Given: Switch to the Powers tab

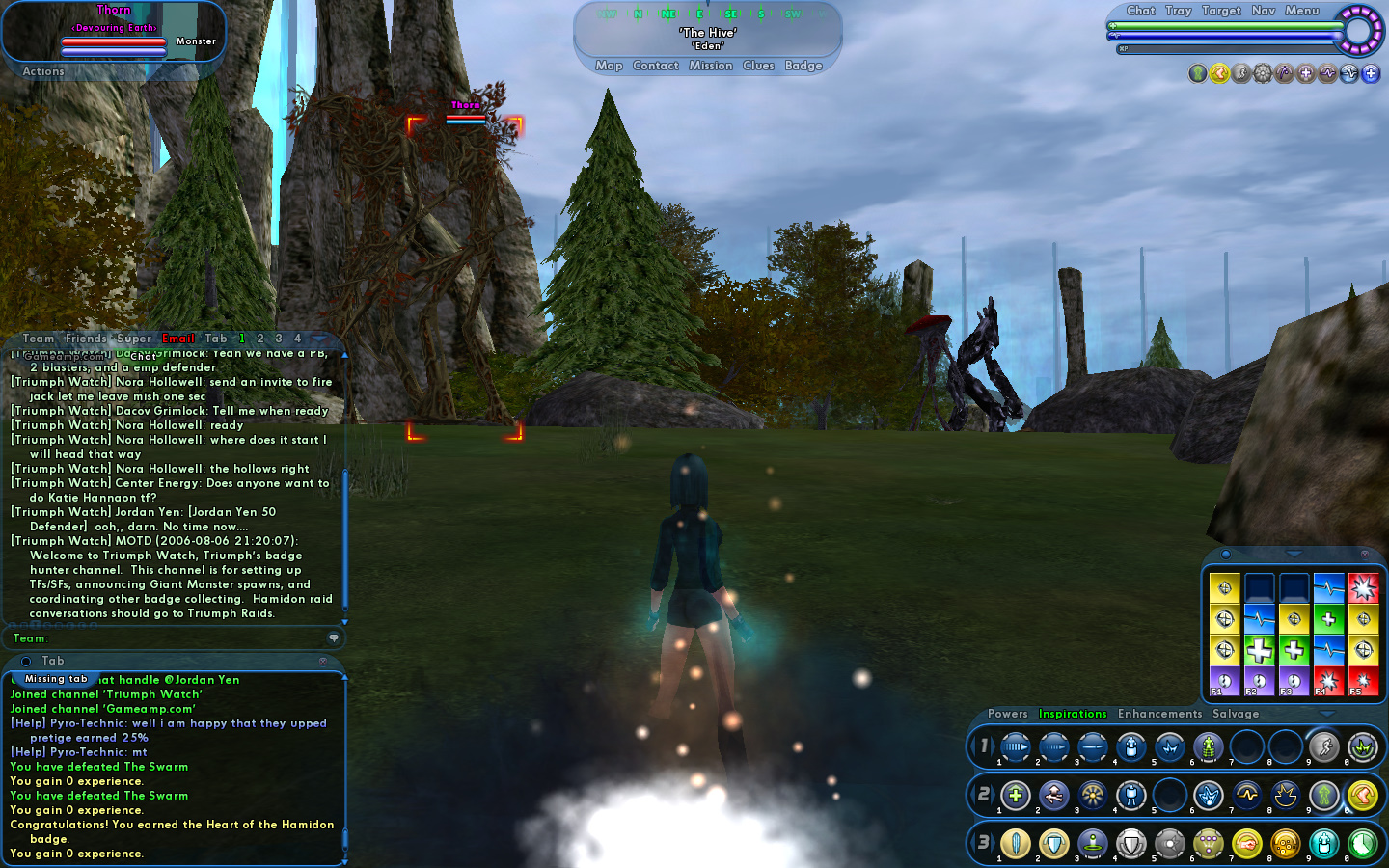Looking at the screenshot, I should (x=1007, y=714).
